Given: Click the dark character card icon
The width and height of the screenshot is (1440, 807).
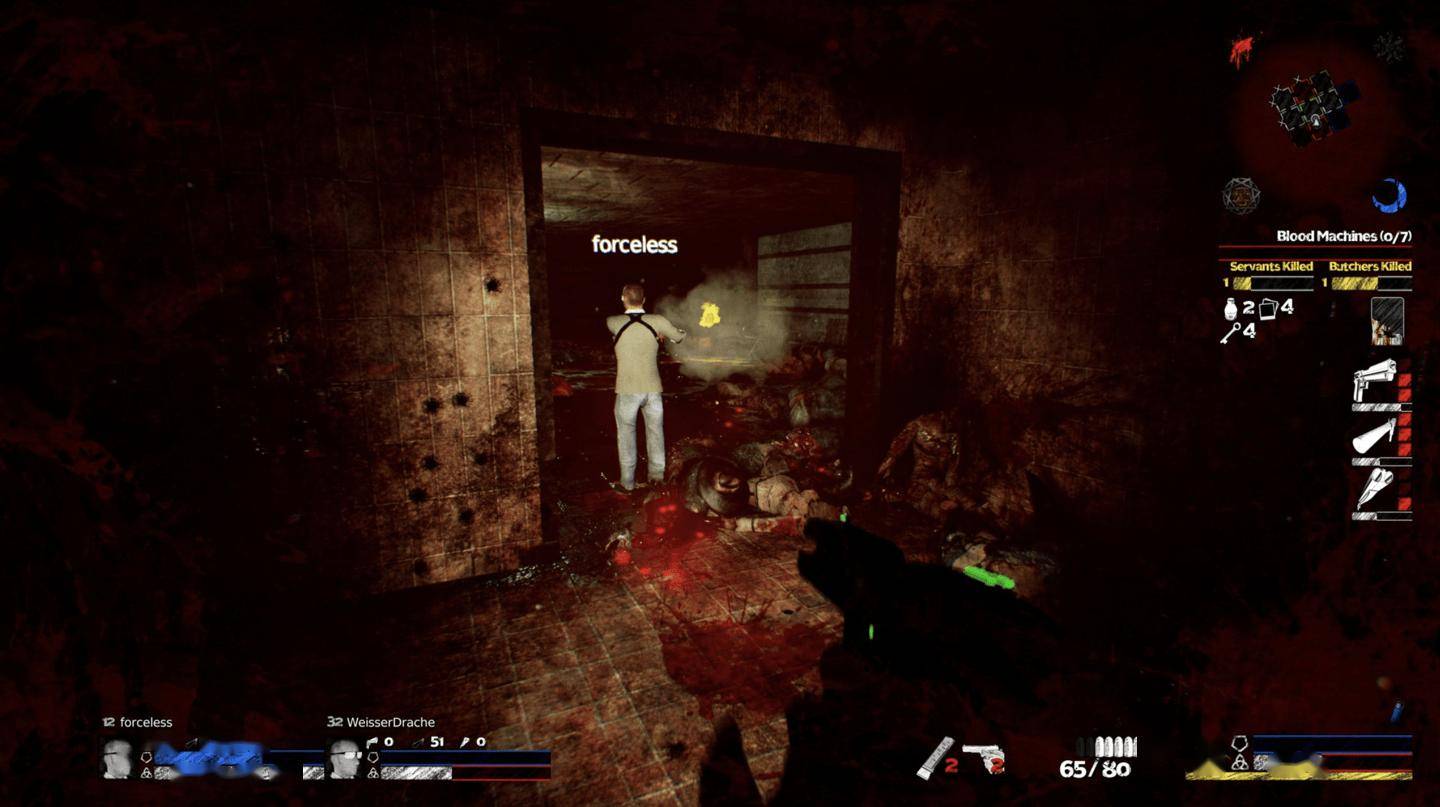Looking at the screenshot, I should pos(1387,320).
